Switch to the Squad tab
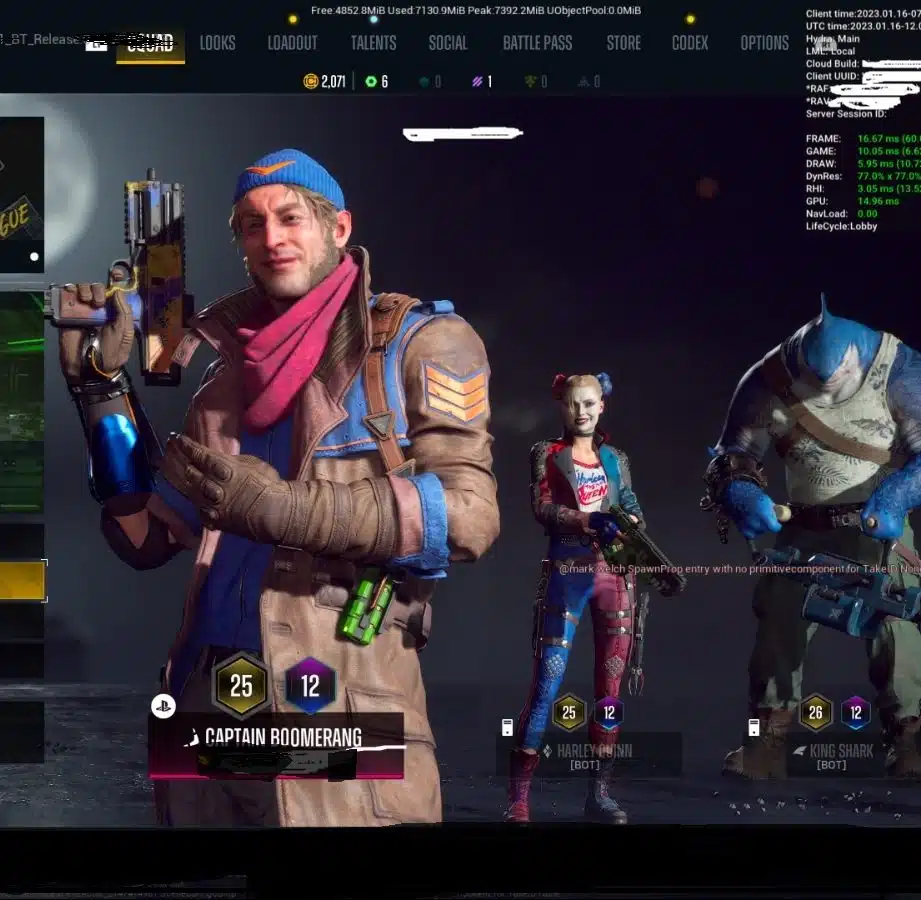This screenshot has width=921, height=900. tap(150, 43)
